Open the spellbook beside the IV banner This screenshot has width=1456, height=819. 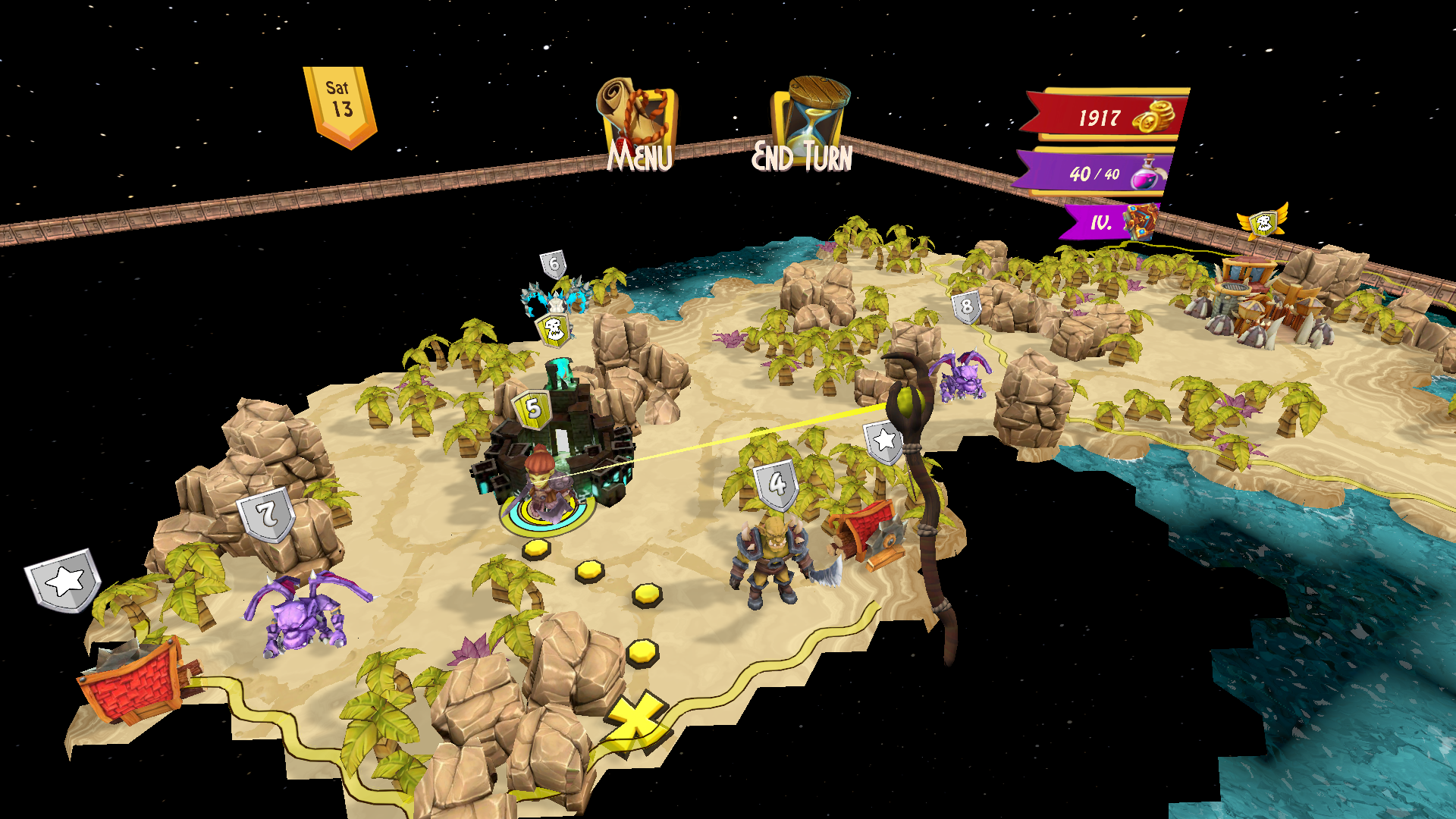tap(1141, 222)
